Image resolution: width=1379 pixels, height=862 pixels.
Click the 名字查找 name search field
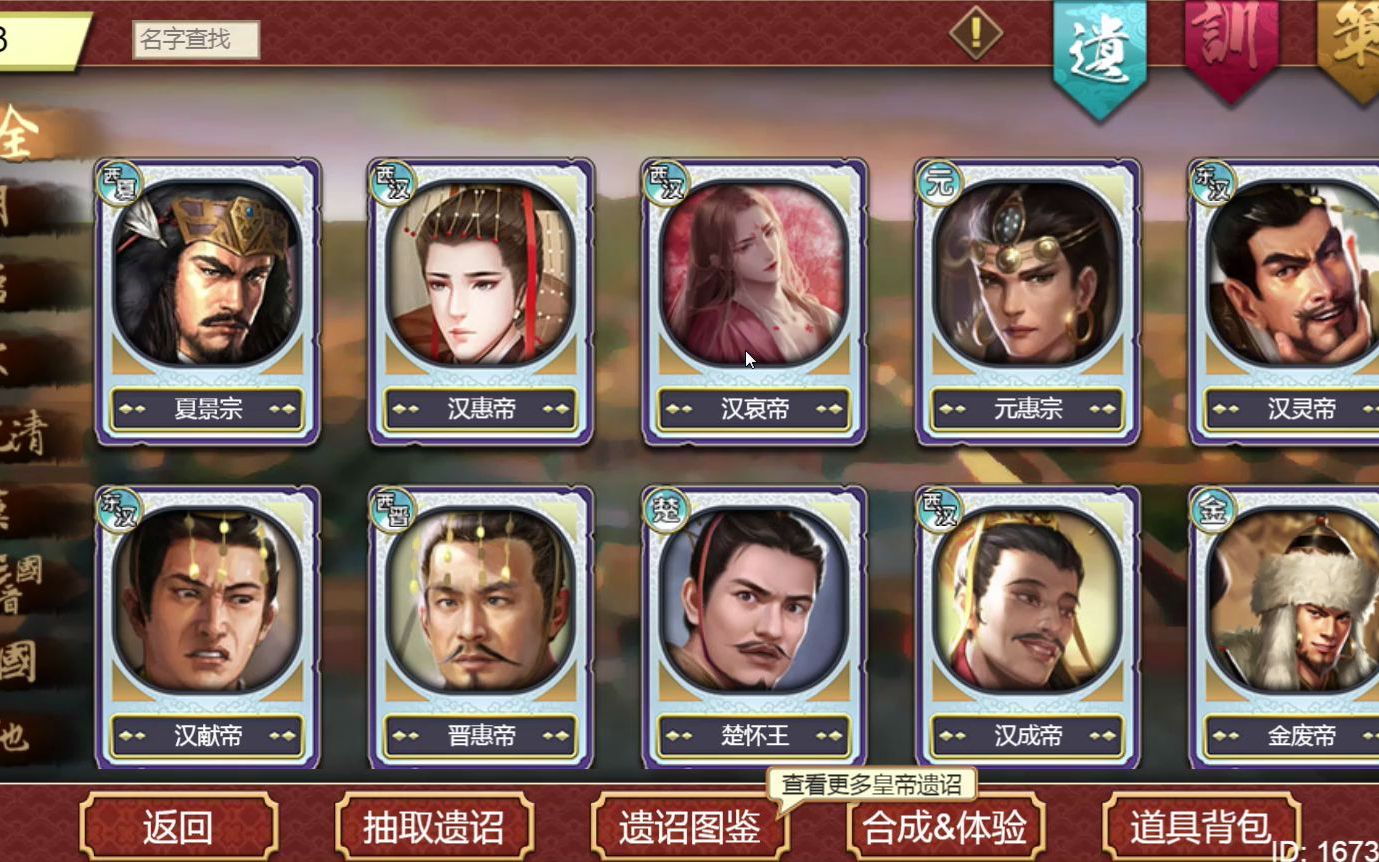tap(197, 37)
